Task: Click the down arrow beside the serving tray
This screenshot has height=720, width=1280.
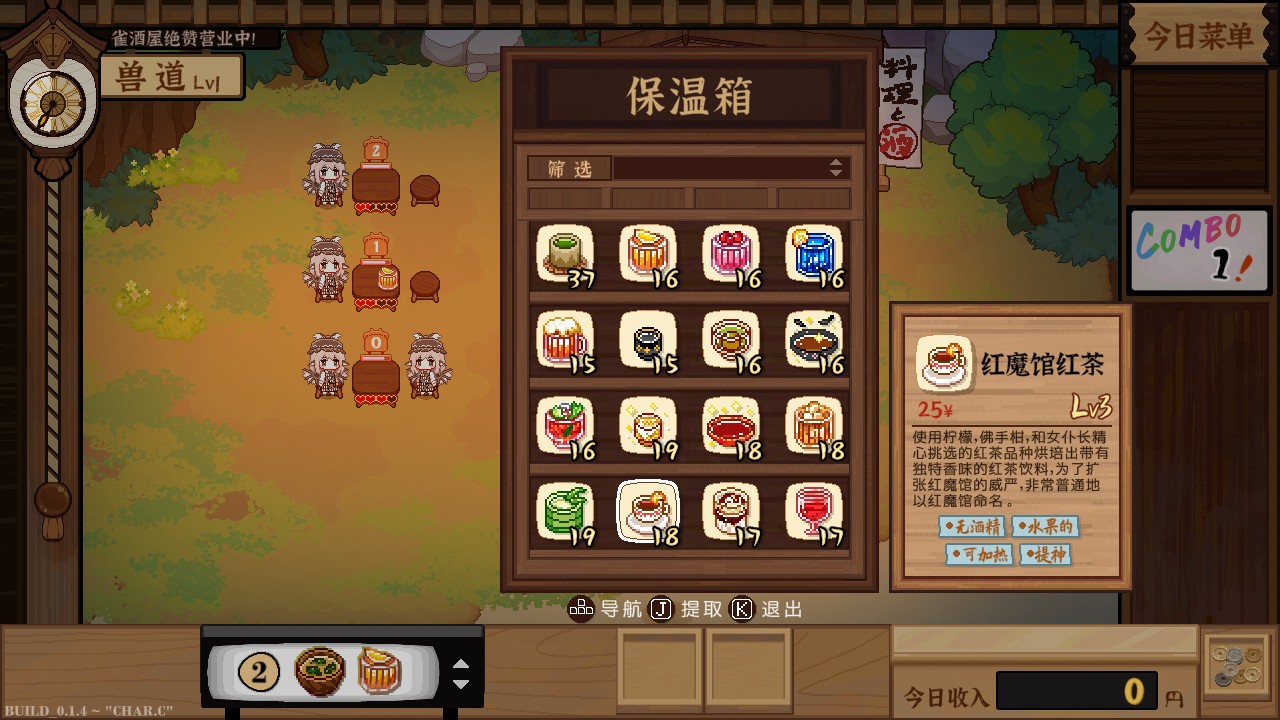Action: pos(461,681)
